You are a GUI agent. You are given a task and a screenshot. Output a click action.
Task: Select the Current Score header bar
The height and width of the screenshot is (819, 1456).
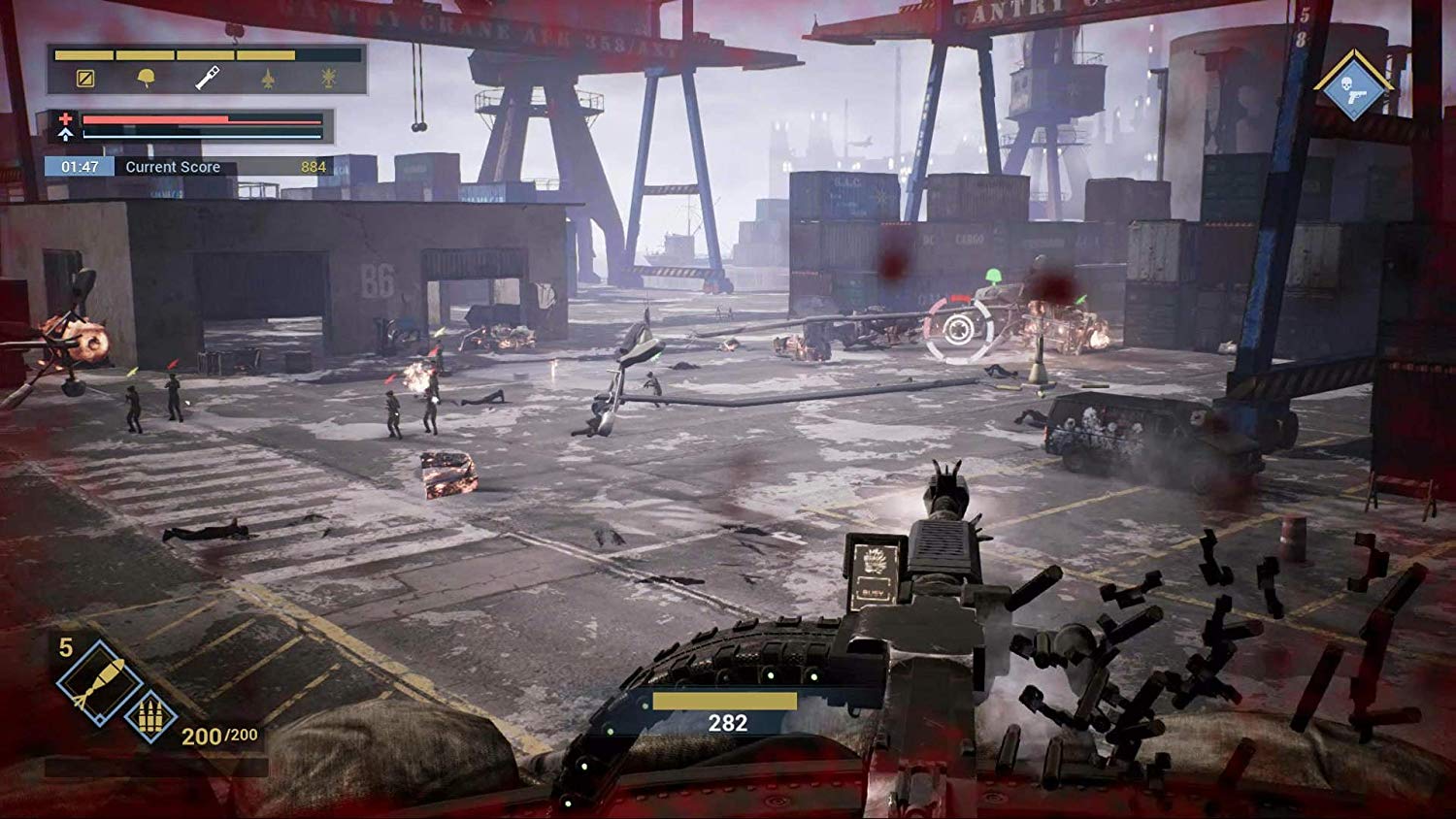pyautogui.click(x=175, y=167)
